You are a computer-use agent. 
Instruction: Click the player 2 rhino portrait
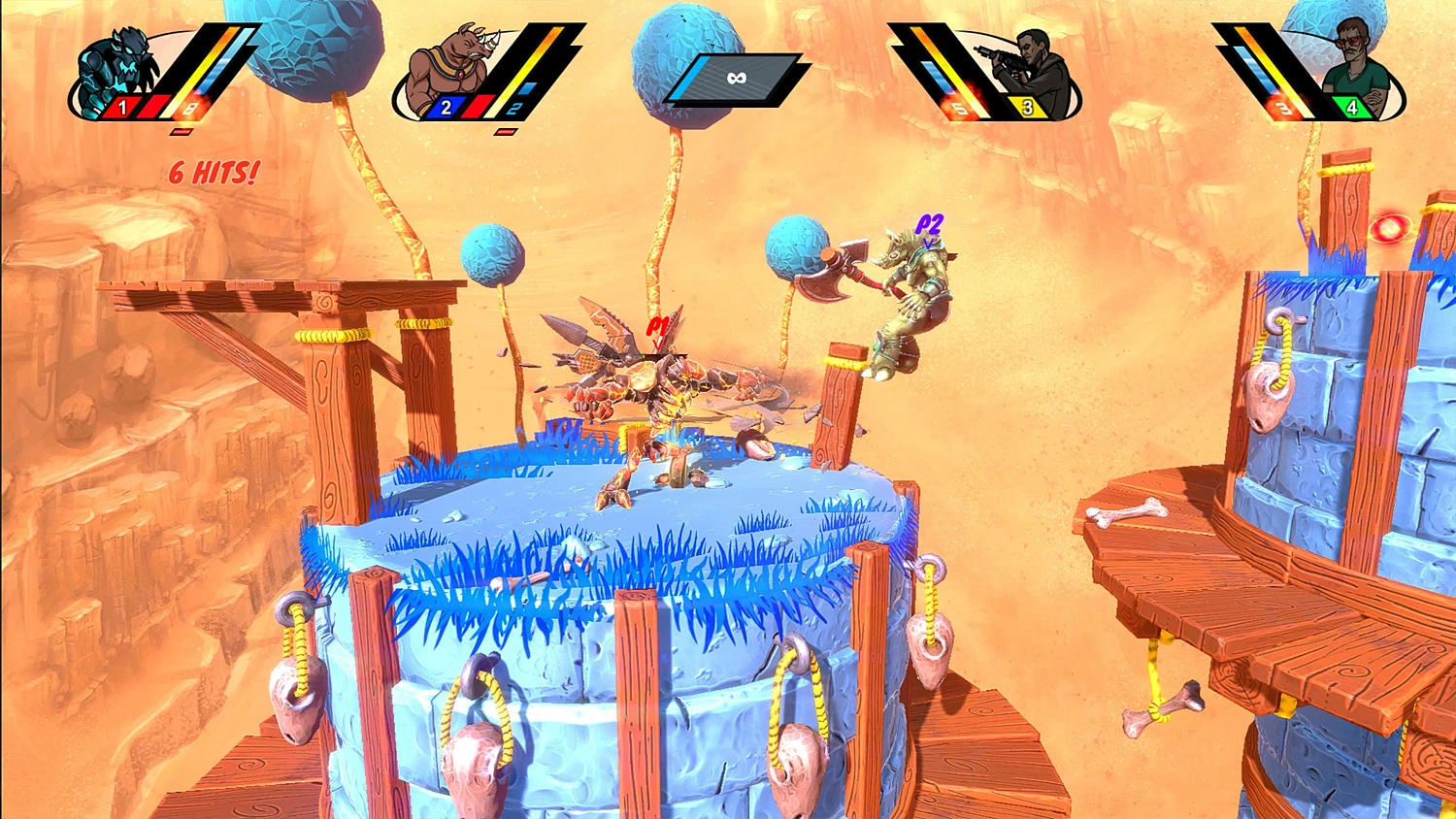click(448, 68)
